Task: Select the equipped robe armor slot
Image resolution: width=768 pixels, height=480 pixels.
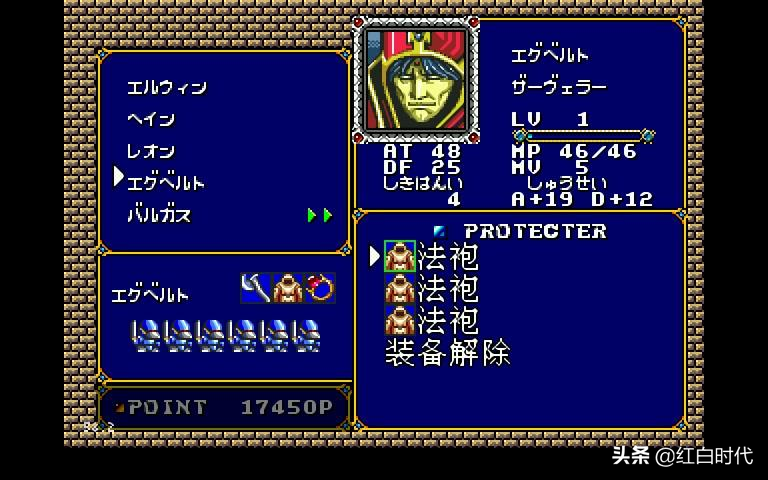Action: 288,288
